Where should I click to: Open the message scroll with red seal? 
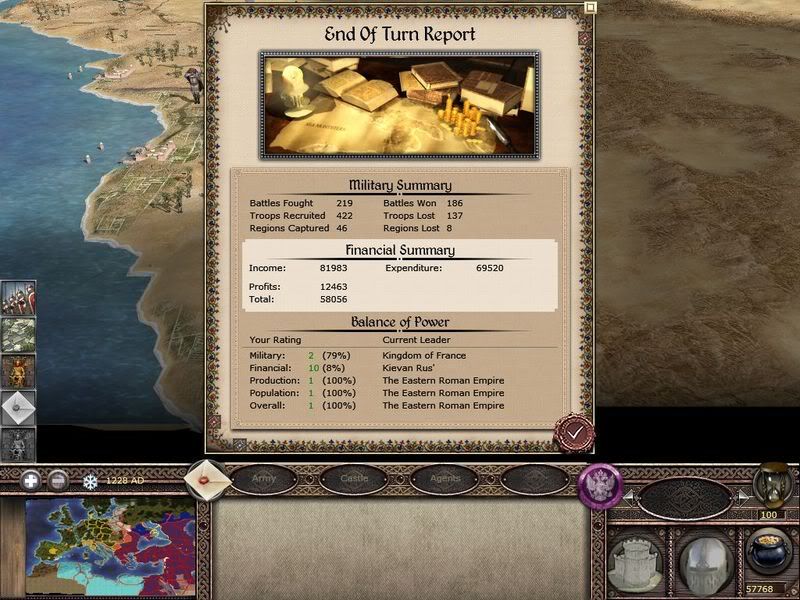coord(209,478)
